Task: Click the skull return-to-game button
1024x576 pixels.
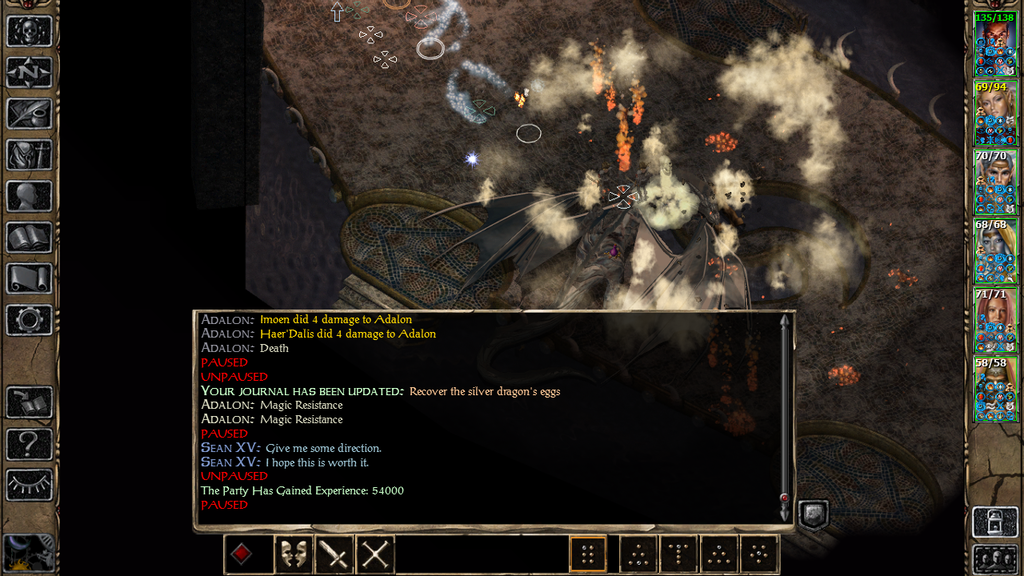Action: 29,30
